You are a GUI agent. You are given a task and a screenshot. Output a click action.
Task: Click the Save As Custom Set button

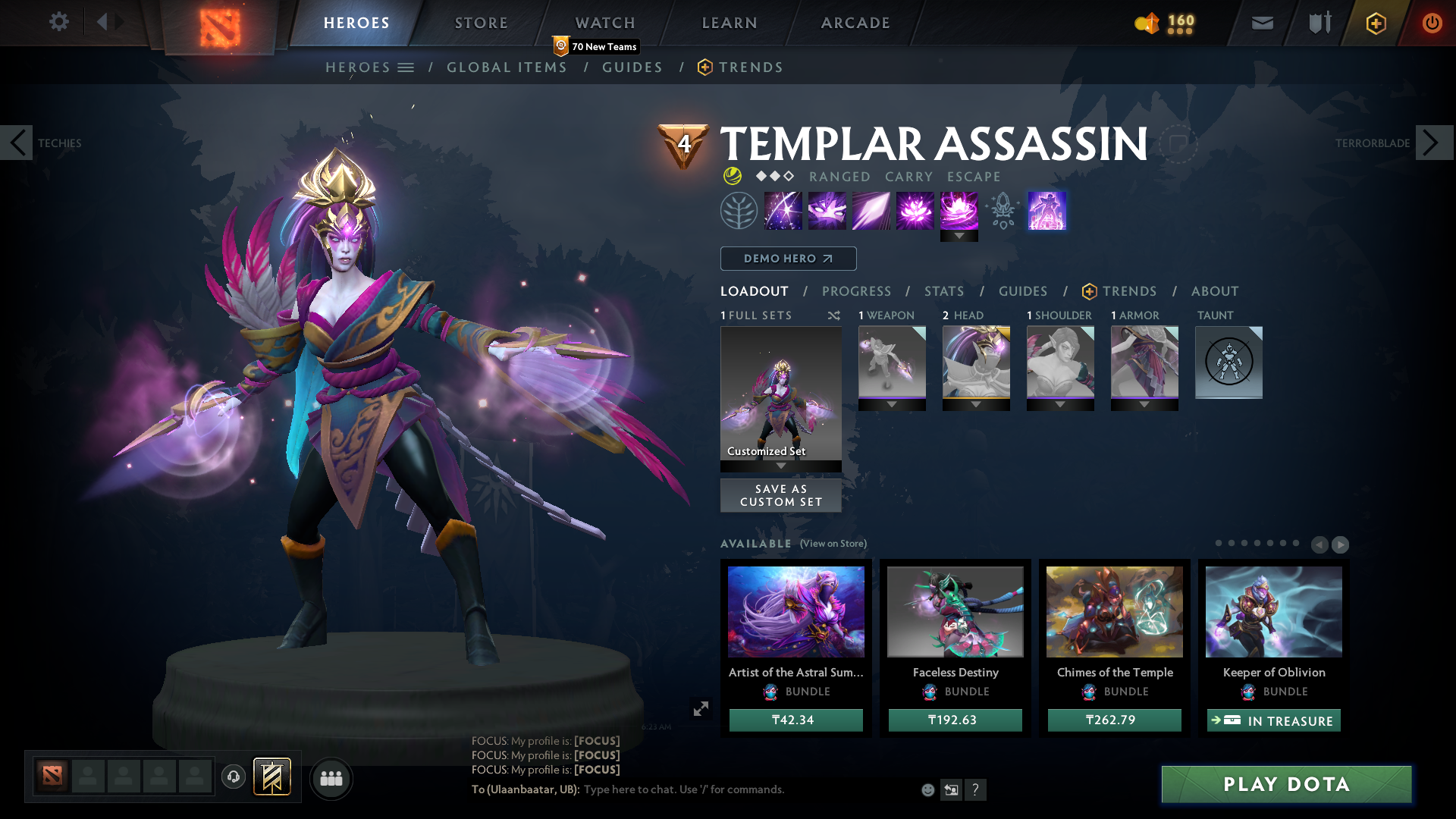click(780, 494)
